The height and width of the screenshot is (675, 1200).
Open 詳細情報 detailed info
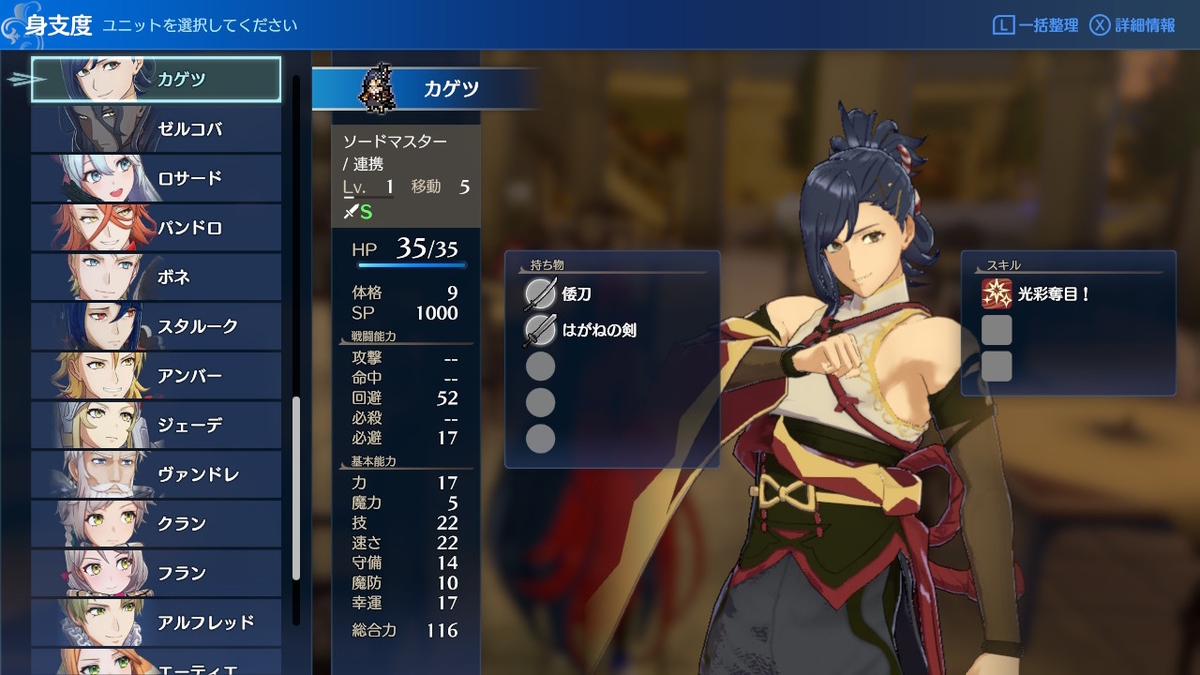1132,25
